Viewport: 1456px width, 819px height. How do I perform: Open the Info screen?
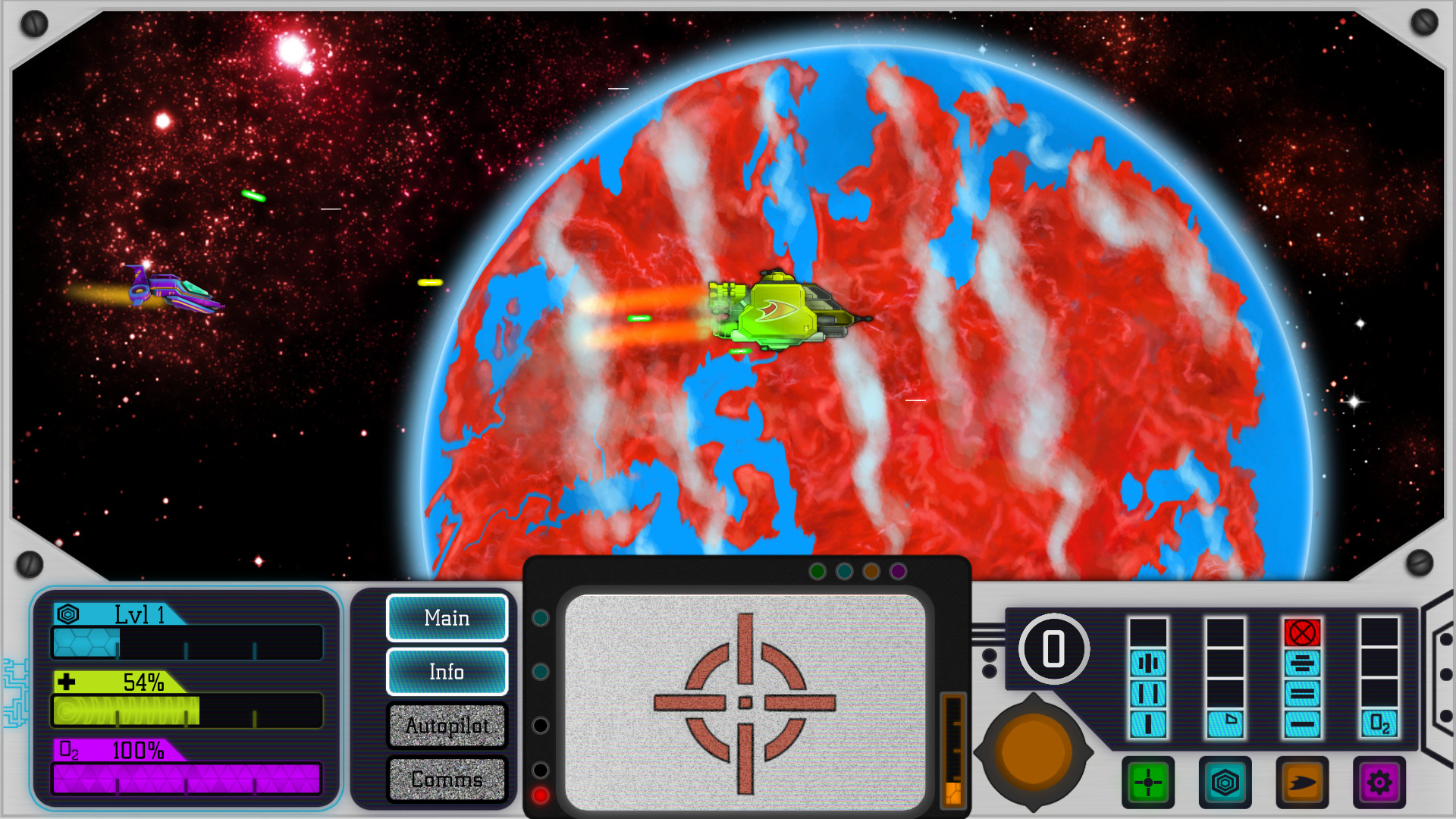[x=447, y=672]
